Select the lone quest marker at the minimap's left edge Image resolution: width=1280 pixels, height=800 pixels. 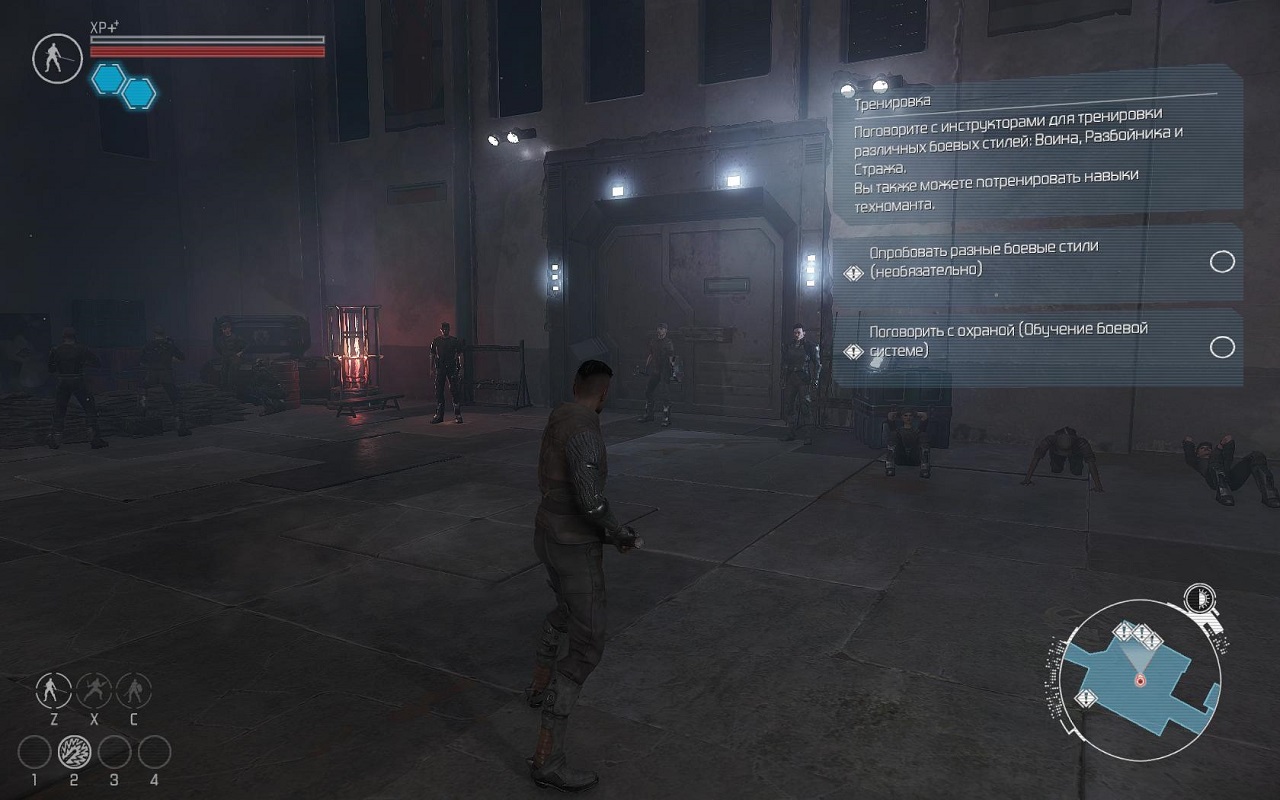pyautogui.click(x=1087, y=697)
